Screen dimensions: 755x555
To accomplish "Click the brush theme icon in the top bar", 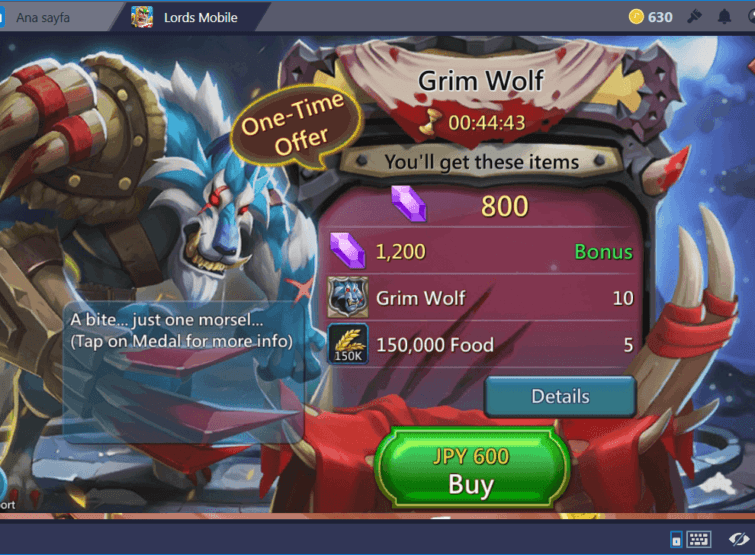I will (x=694, y=17).
